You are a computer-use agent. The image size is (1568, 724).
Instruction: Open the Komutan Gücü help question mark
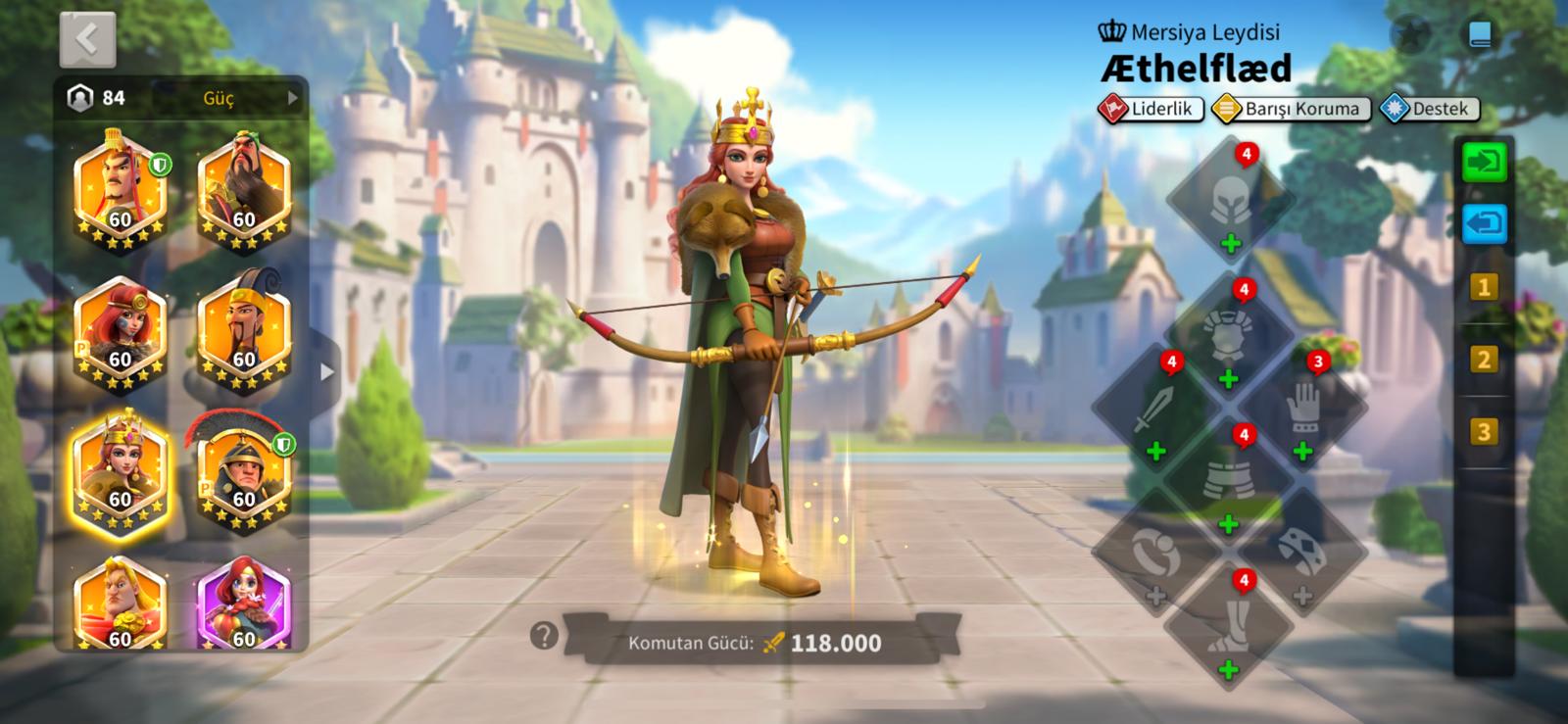click(544, 636)
